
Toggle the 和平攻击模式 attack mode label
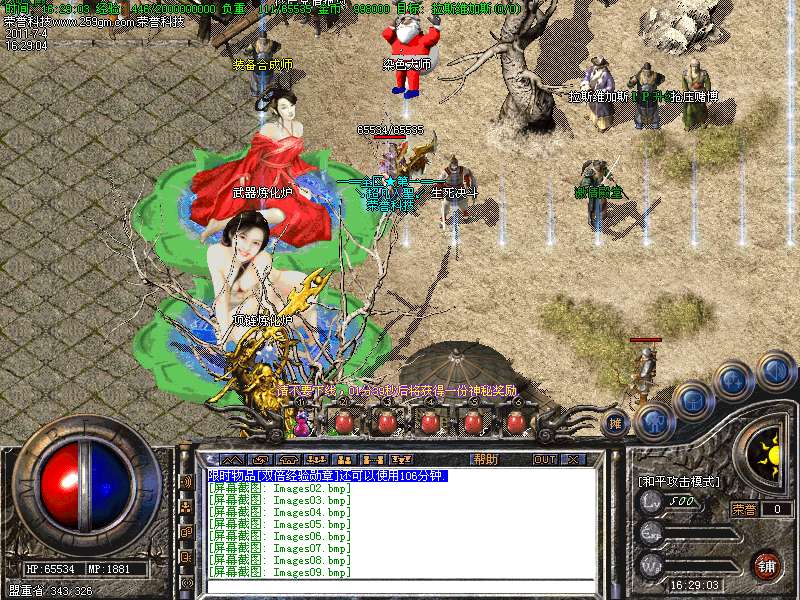tap(679, 481)
